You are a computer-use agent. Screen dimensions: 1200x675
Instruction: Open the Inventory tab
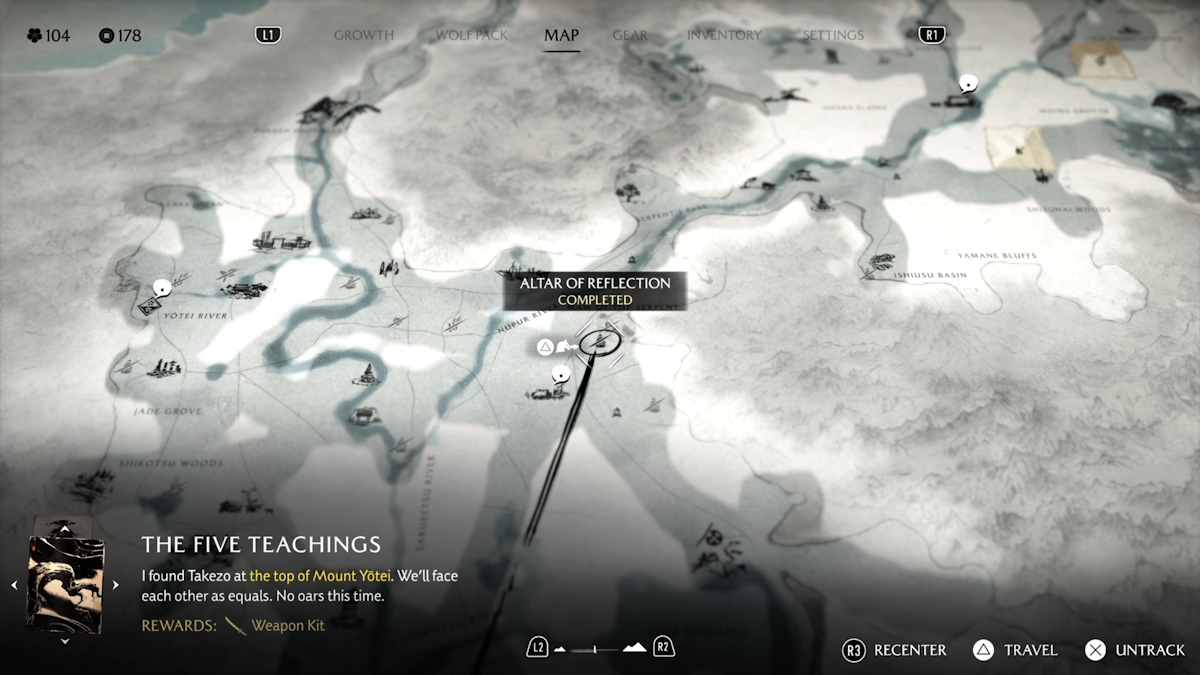point(724,35)
